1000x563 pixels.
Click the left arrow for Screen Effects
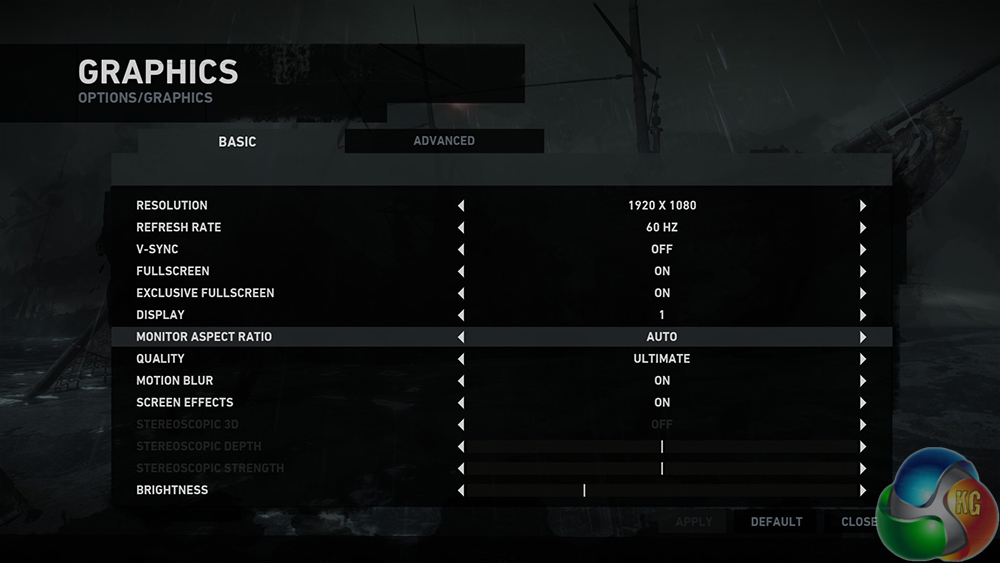tap(461, 403)
